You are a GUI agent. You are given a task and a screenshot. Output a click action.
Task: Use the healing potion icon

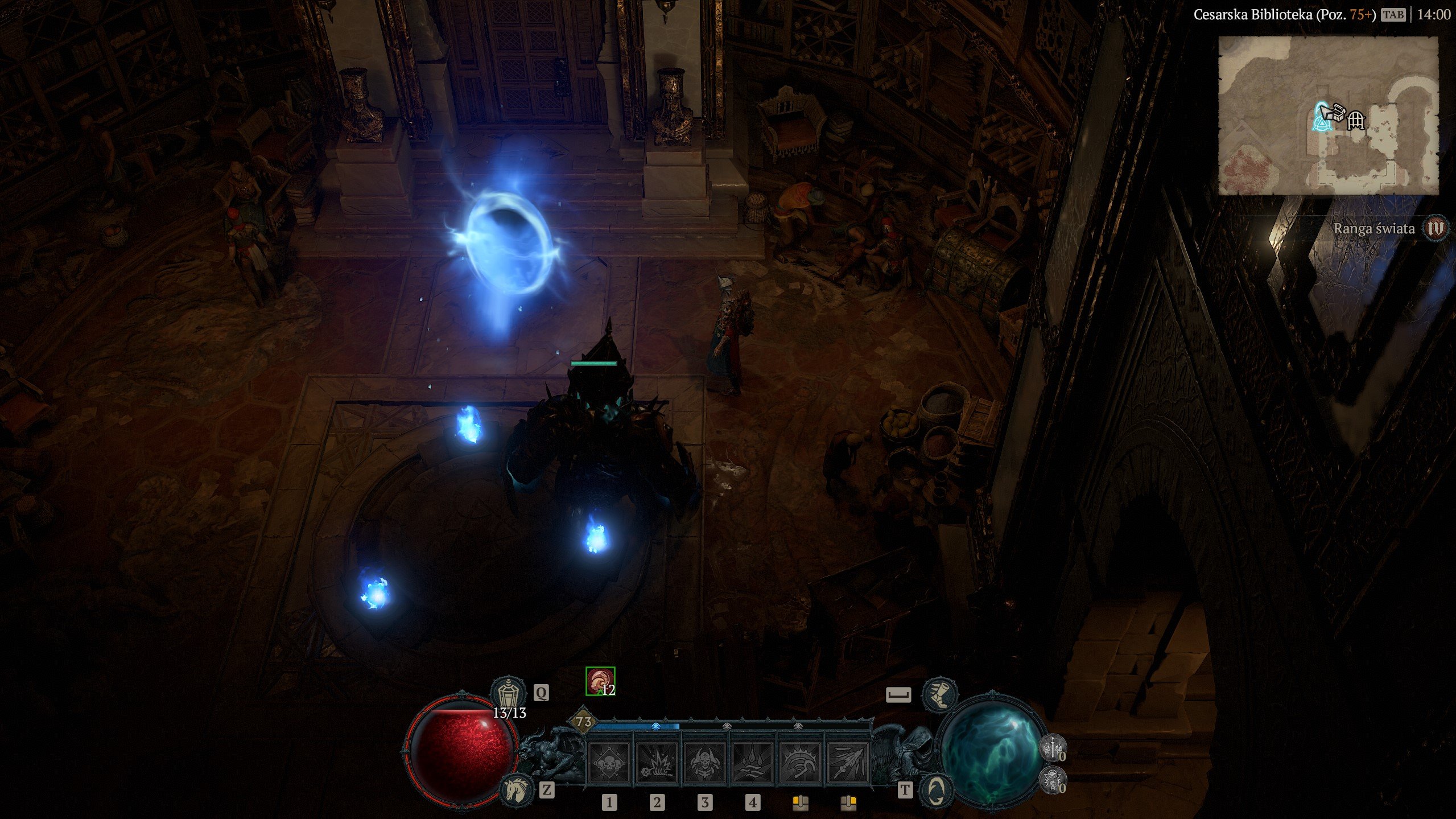[507, 694]
